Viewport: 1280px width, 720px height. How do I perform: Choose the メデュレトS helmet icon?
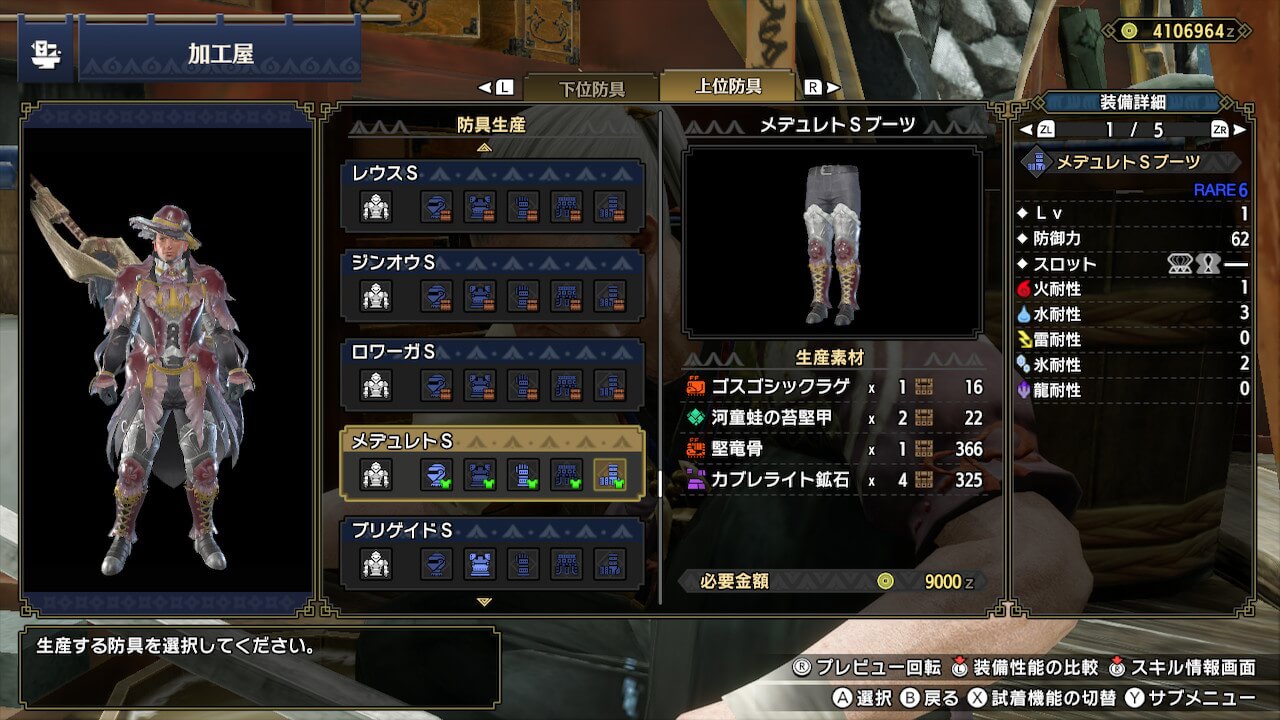click(x=436, y=474)
